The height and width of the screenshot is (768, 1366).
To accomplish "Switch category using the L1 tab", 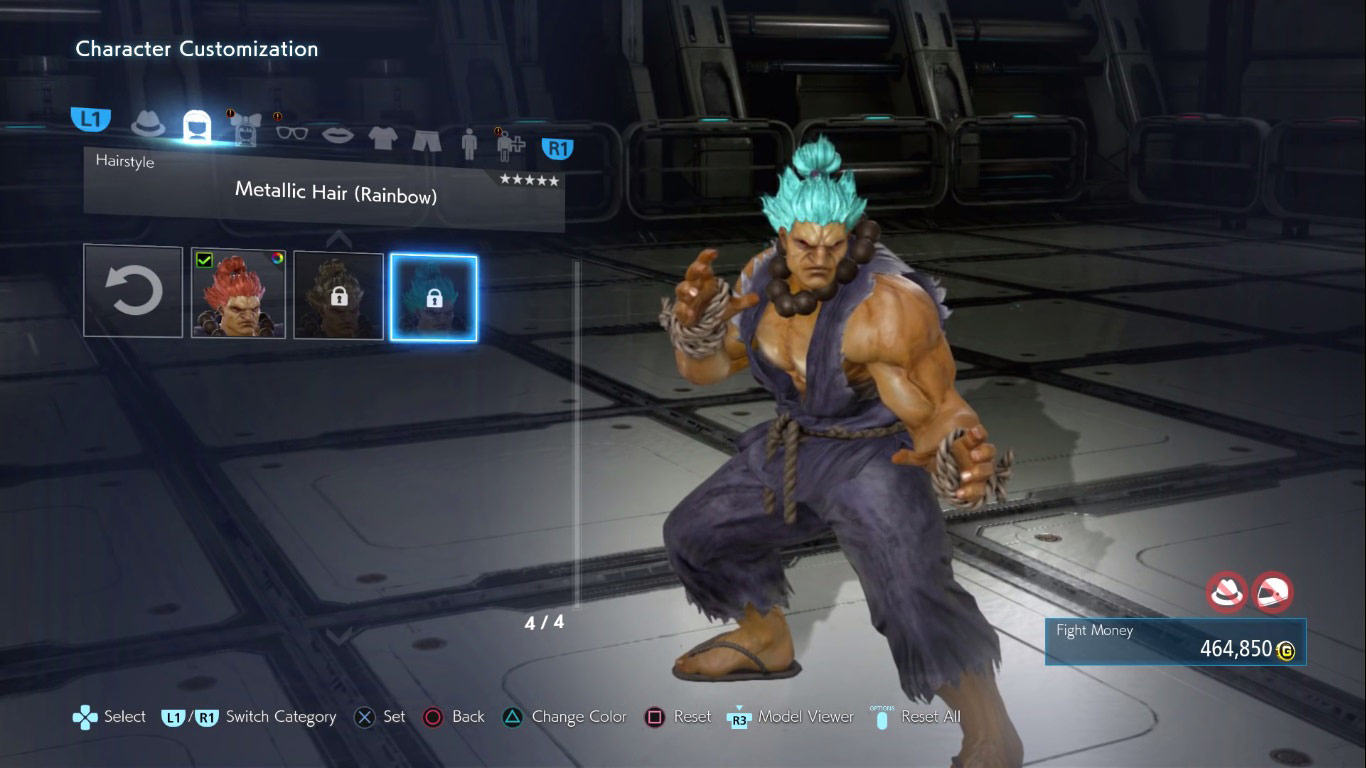I will (91, 118).
